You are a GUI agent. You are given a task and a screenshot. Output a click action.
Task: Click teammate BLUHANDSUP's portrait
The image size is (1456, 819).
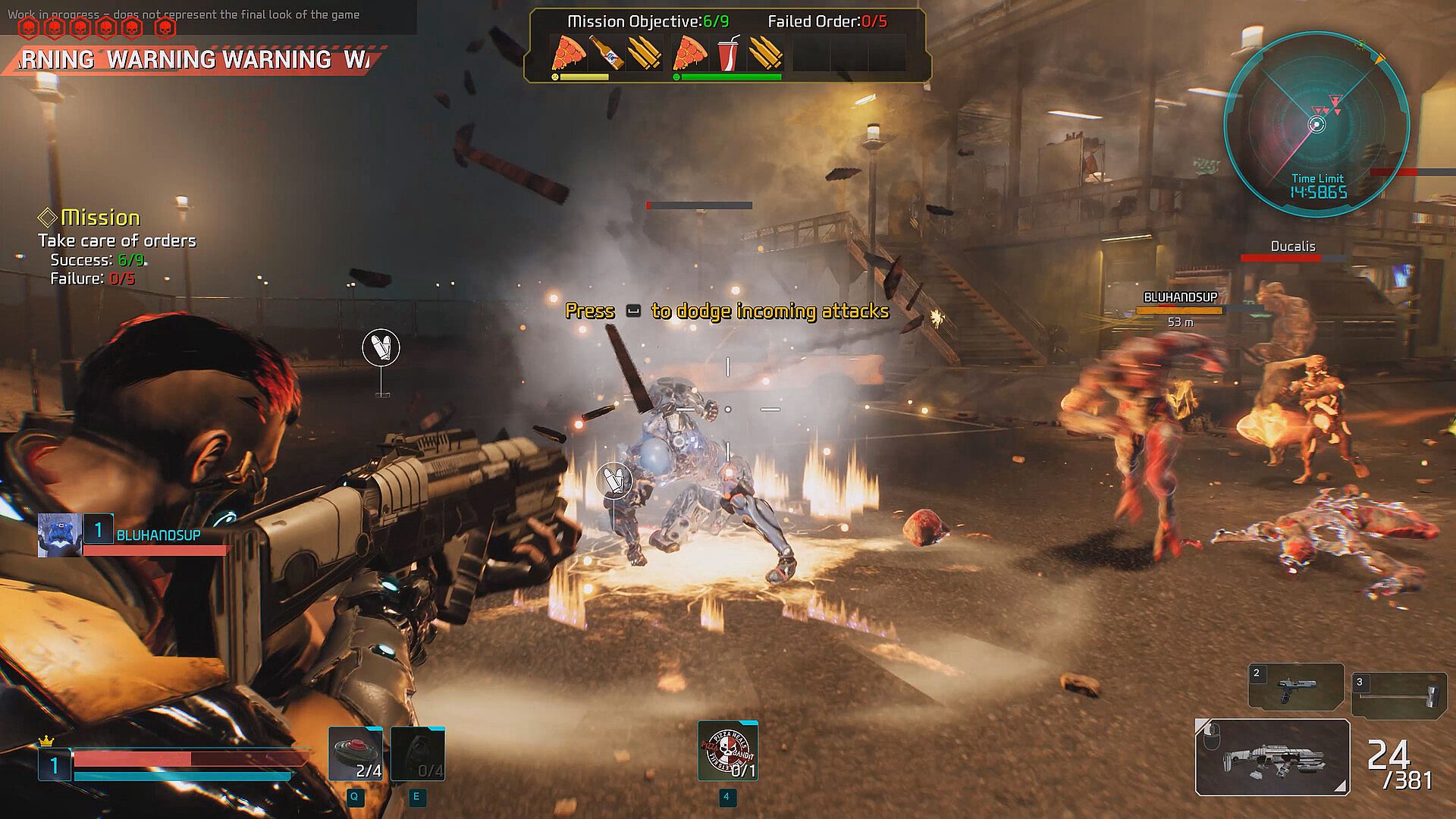coord(59,535)
